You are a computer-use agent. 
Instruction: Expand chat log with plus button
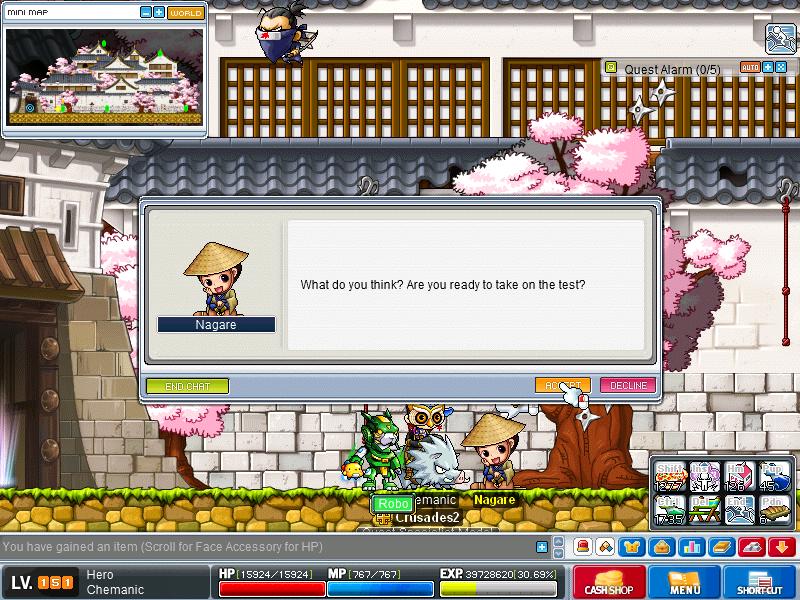click(x=542, y=547)
